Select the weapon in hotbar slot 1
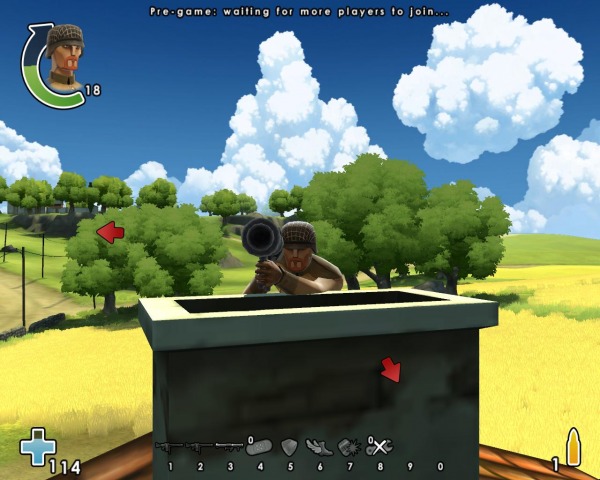600x480 pixels. click(169, 447)
